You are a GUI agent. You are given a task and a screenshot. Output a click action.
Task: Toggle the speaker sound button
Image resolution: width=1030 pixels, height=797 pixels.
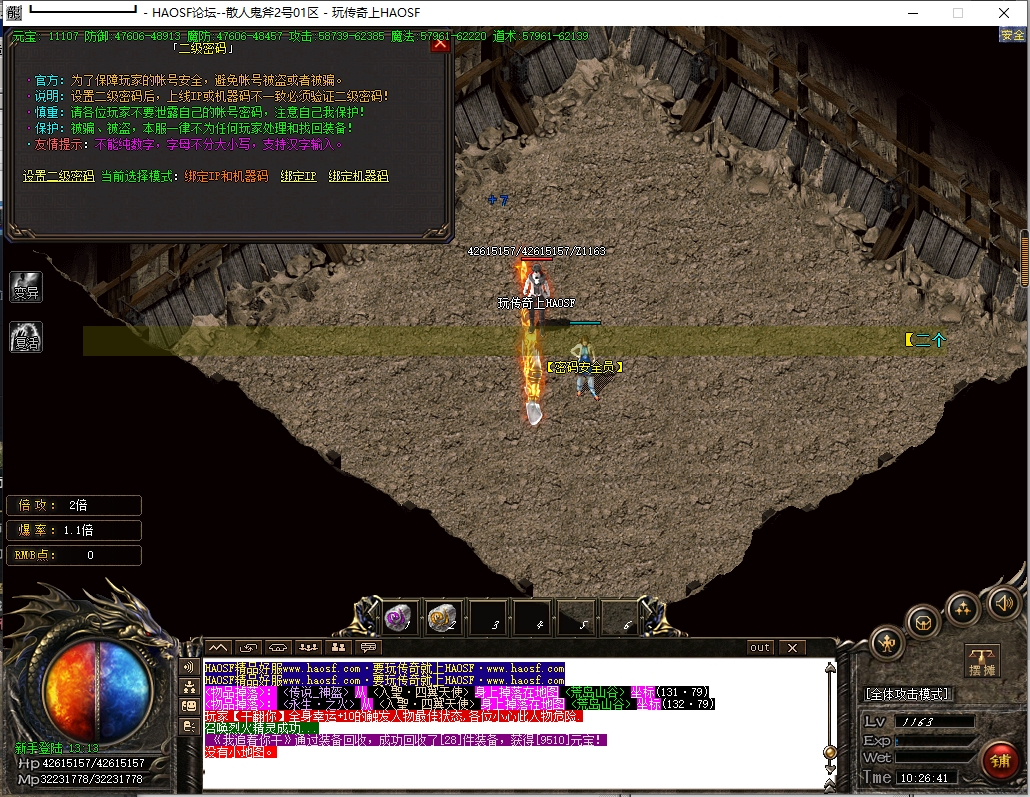(x=1004, y=602)
